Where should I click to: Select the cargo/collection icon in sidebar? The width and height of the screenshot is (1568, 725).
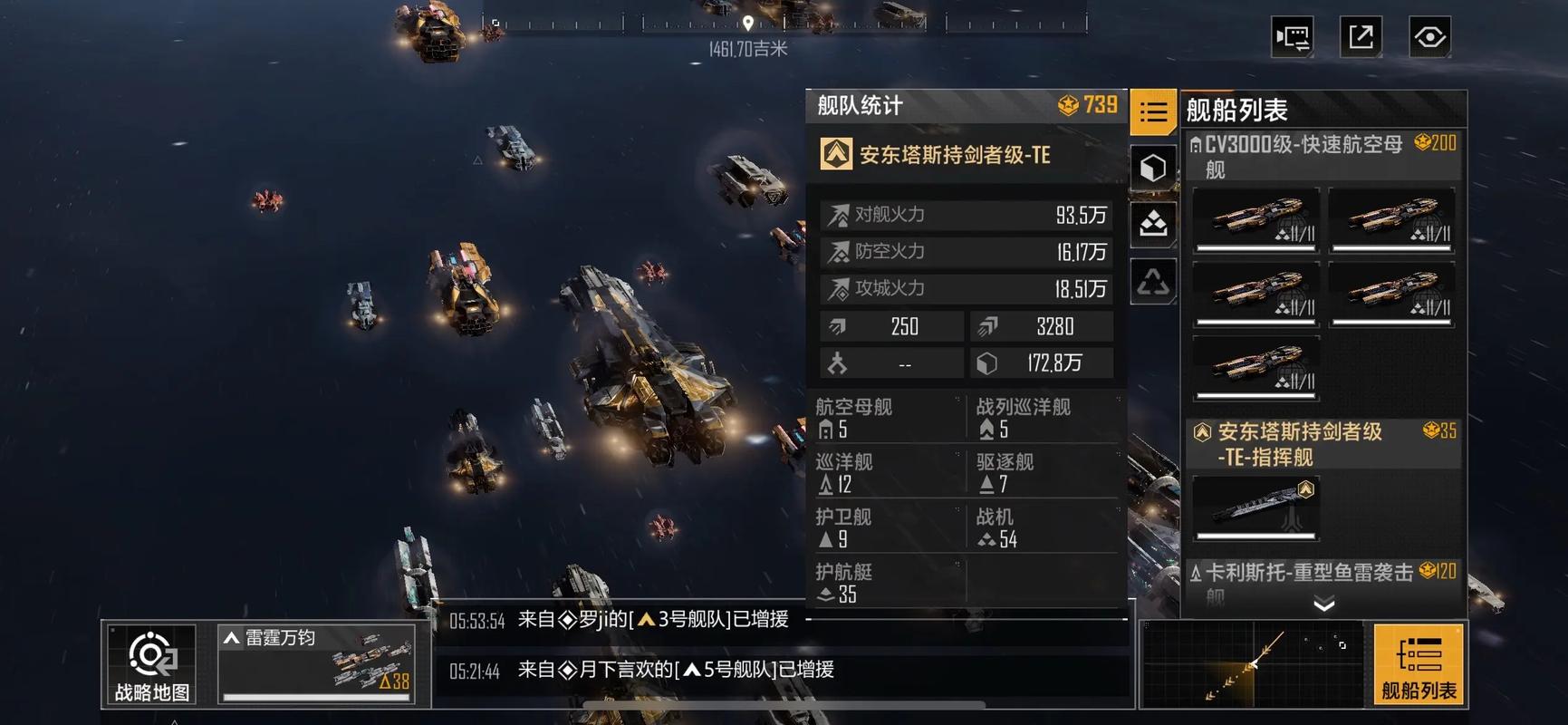(x=1153, y=223)
